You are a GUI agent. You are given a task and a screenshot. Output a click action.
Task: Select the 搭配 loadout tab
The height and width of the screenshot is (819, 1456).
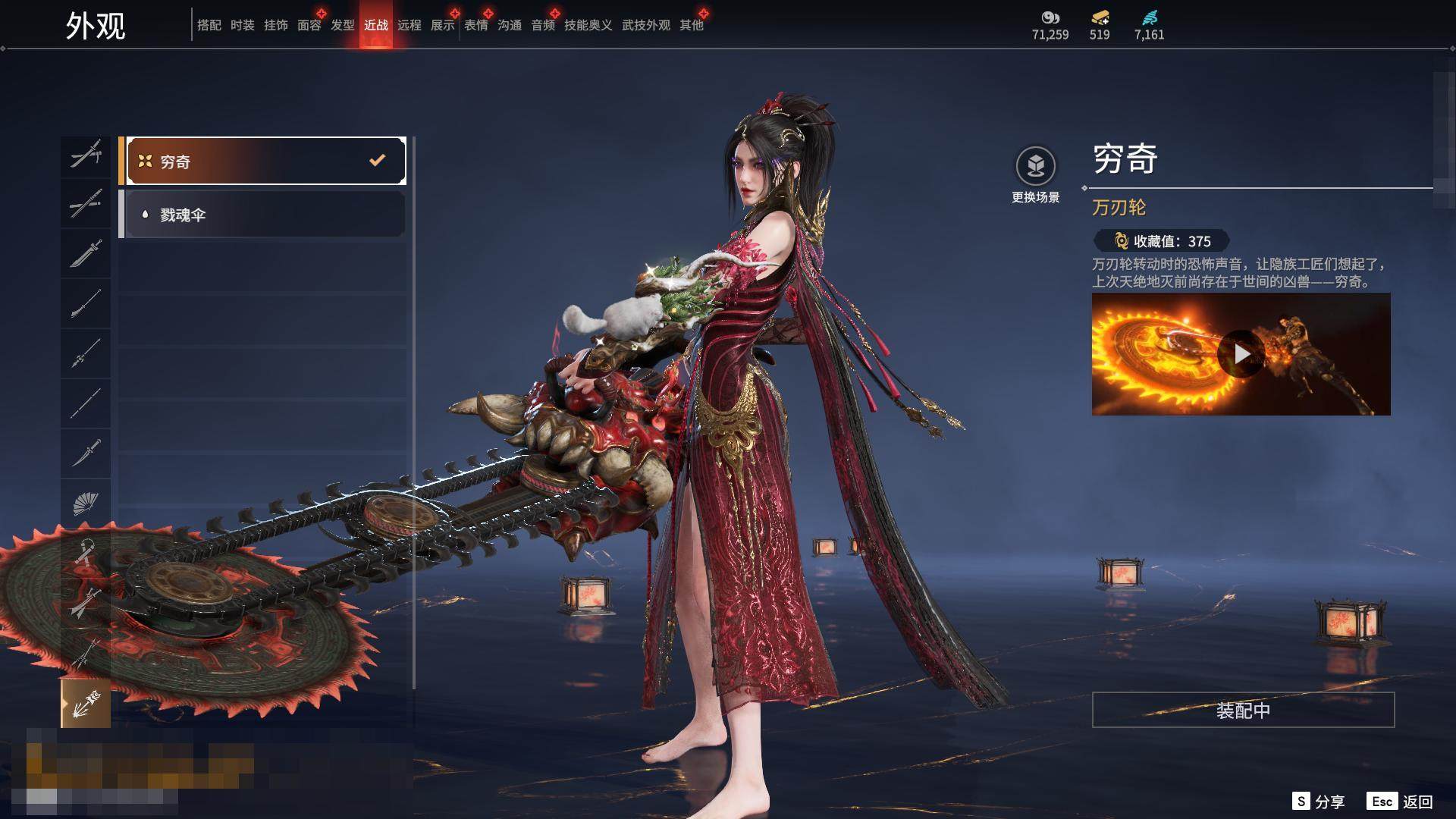[x=209, y=25]
